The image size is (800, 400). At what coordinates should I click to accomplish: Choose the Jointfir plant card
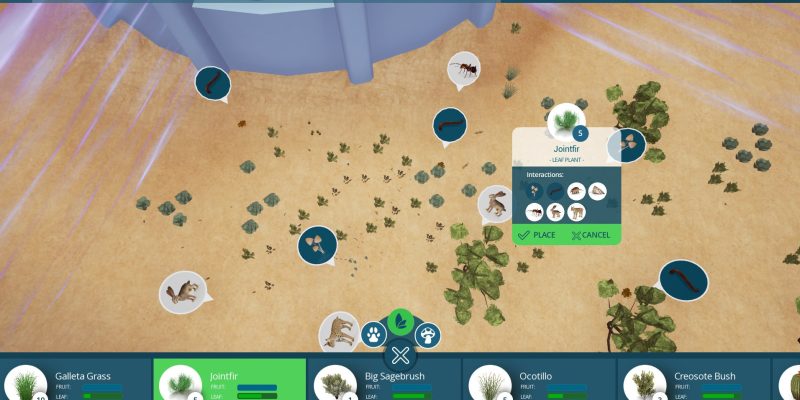coord(229,381)
